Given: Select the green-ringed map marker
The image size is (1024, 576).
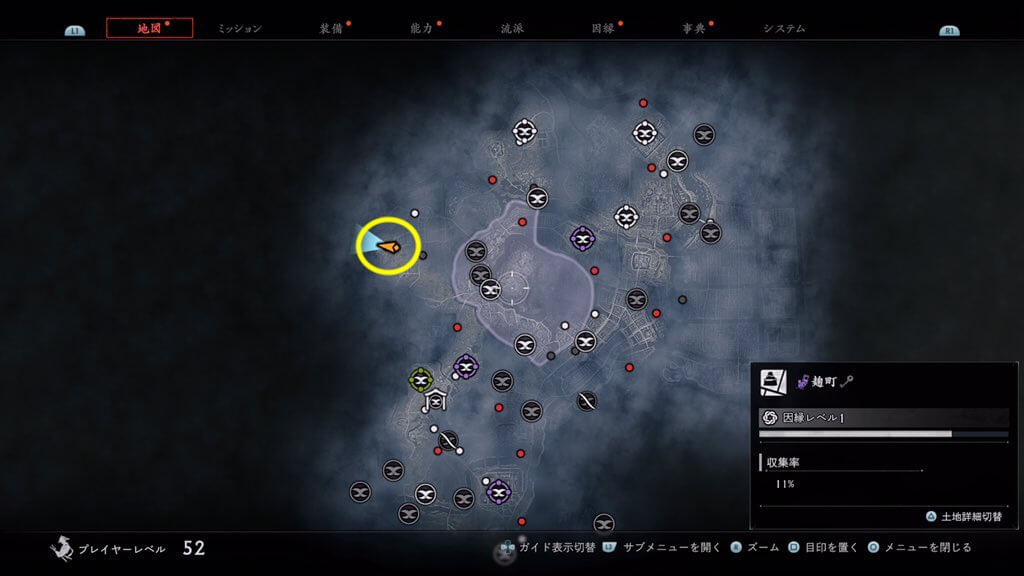Looking at the screenshot, I should [x=421, y=380].
